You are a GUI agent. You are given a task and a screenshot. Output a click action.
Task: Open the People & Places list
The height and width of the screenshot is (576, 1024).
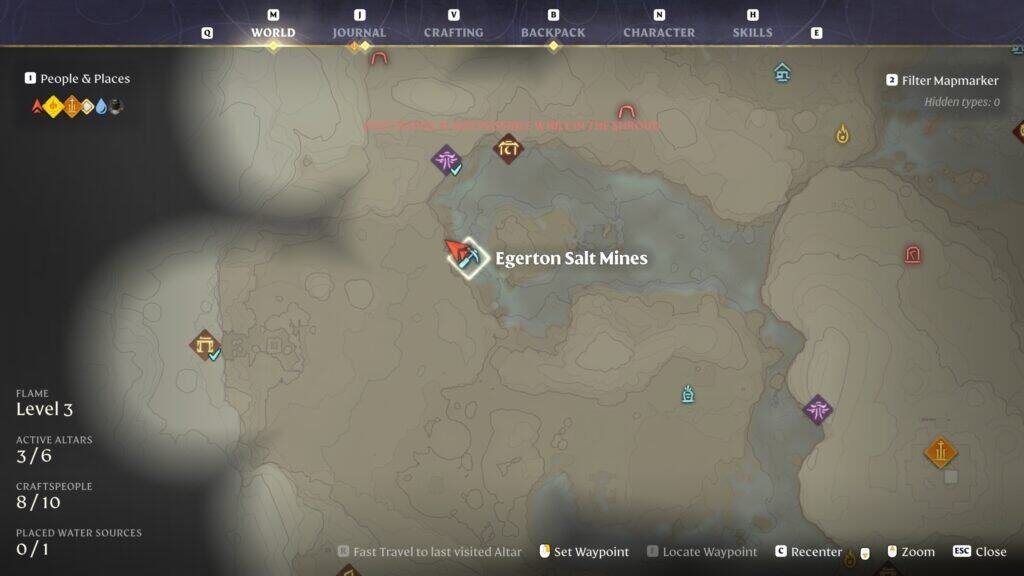click(84, 79)
